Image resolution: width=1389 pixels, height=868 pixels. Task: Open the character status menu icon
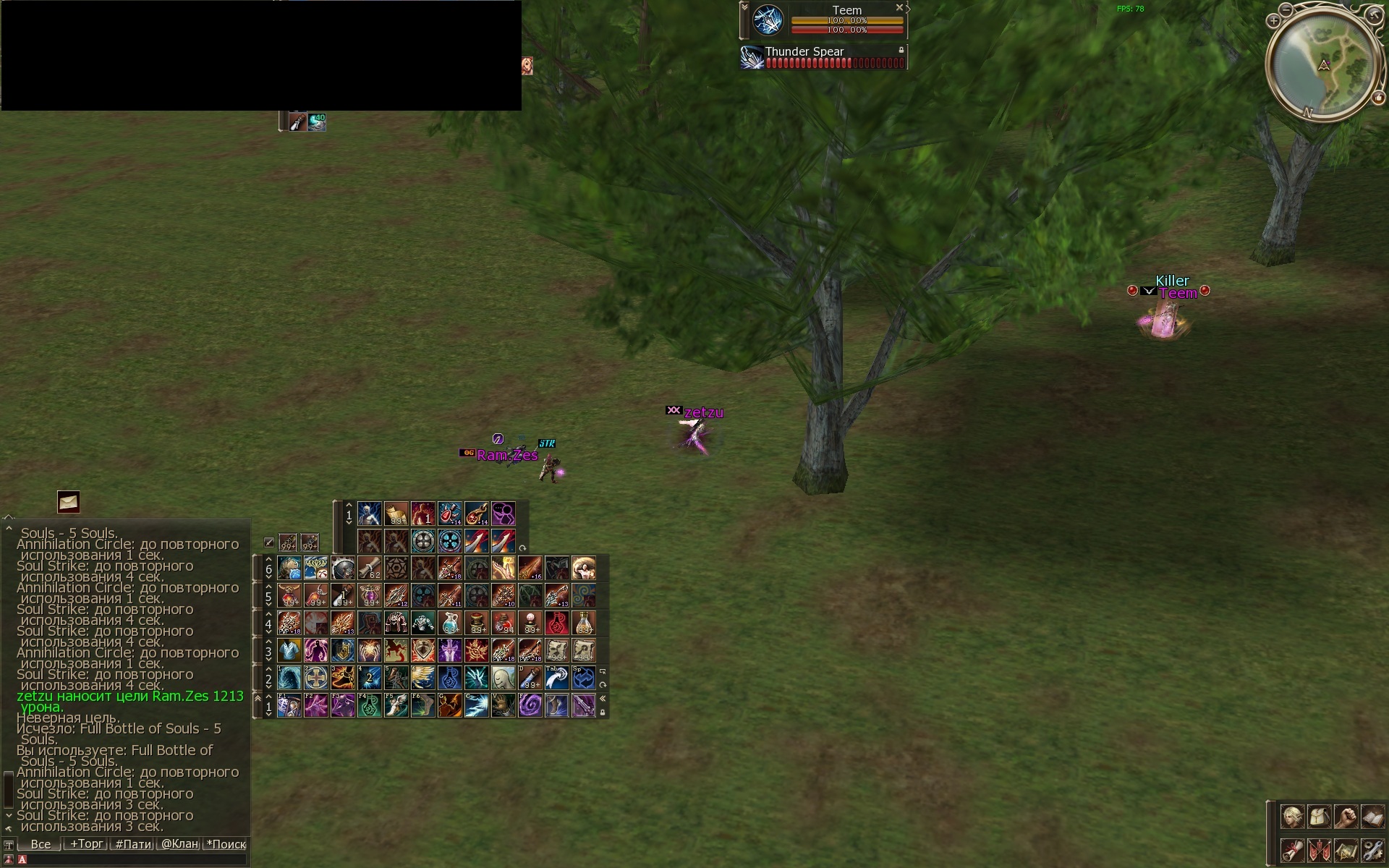[x=1293, y=817]
